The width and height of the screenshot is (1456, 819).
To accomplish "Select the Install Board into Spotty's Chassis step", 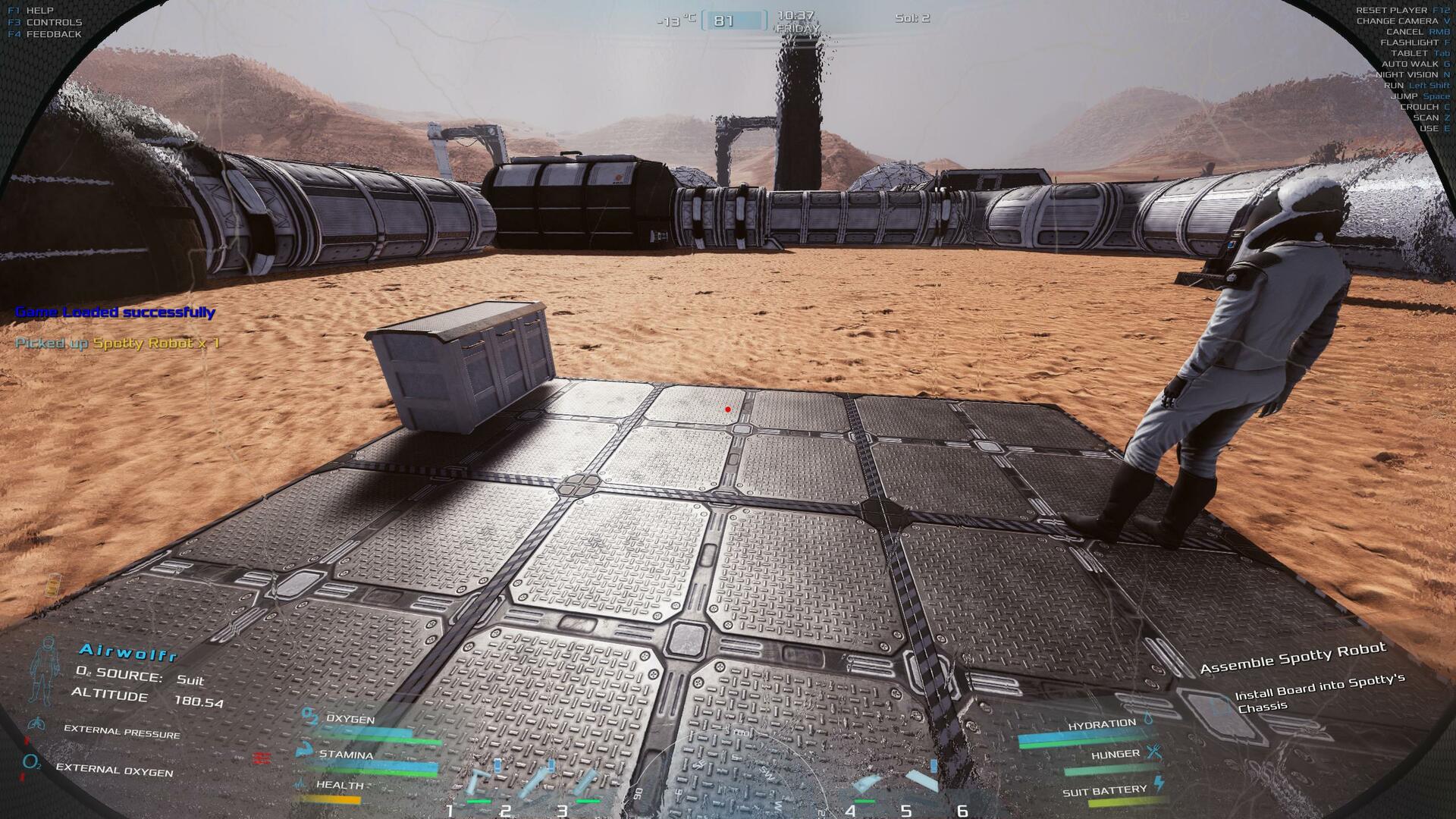I will pyautogui.click(x=1319, y=695).
